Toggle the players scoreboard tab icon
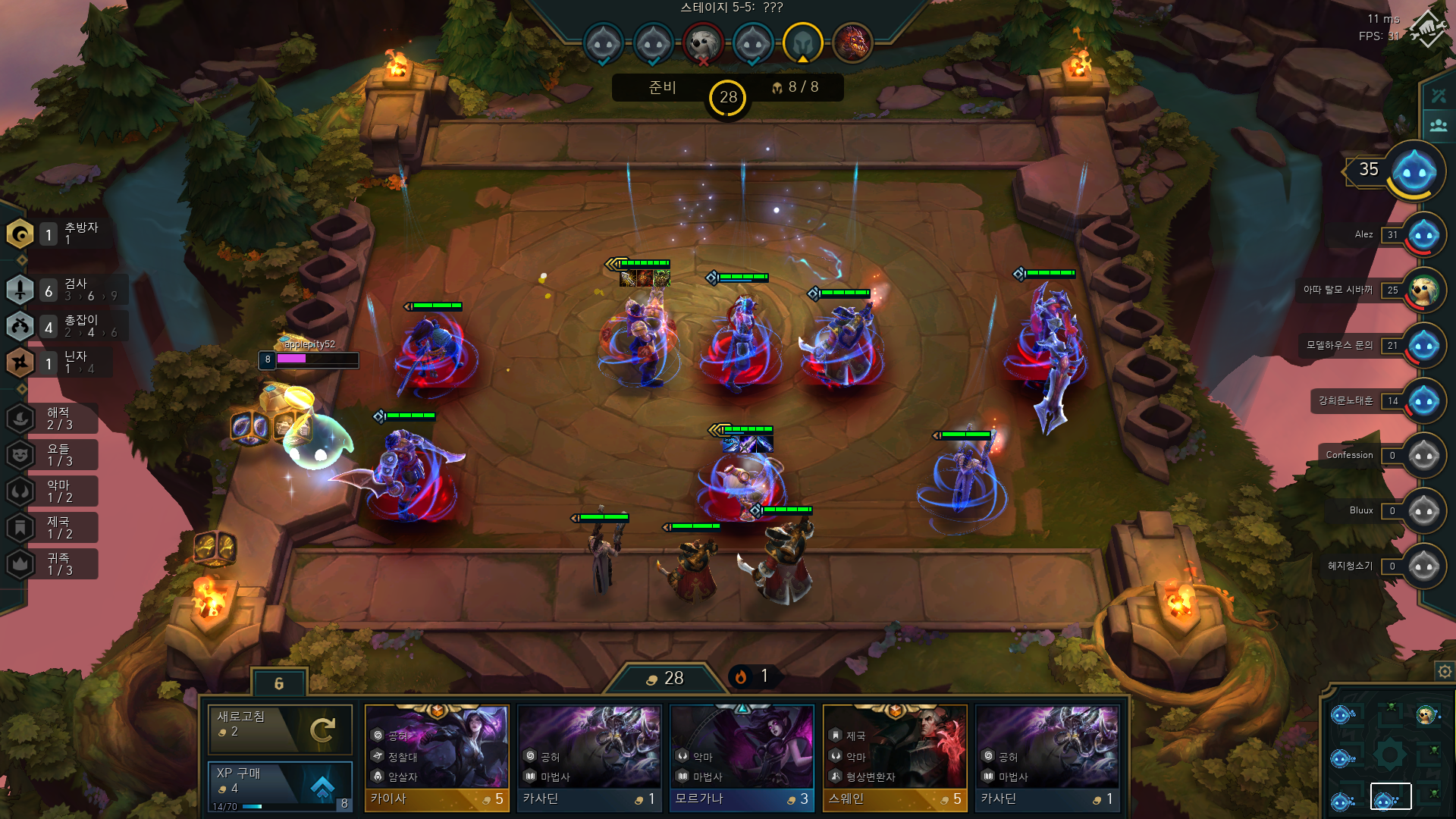Viewport: 1456px width, 819px height. (x=1438, y=125)
